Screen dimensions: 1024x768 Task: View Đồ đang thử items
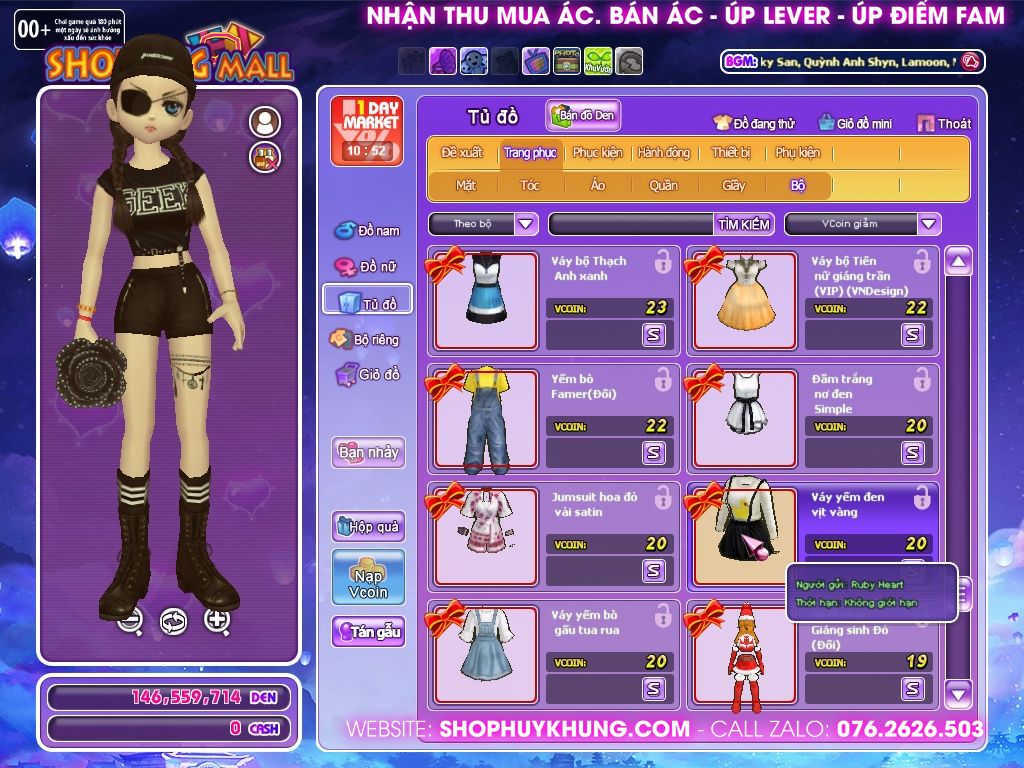pos(753,124)
